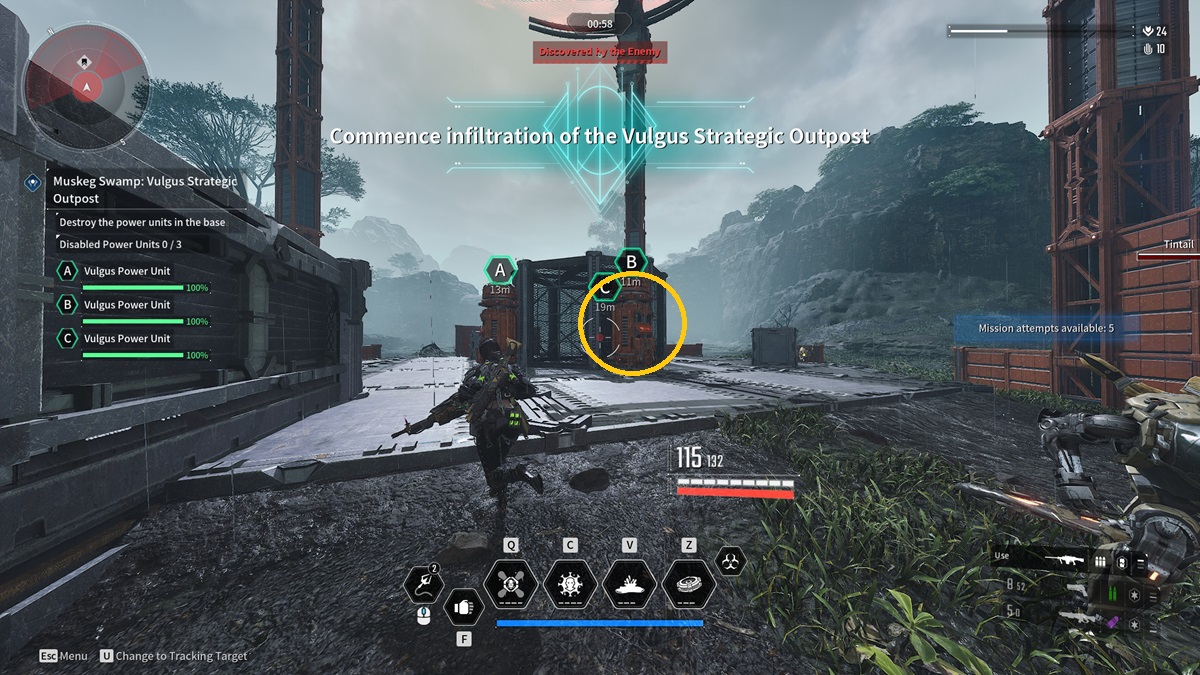The width and height of the screenshot is (1200, 675).
Task: Click the biohazard passive skill icon
Action: click(731, 561)
